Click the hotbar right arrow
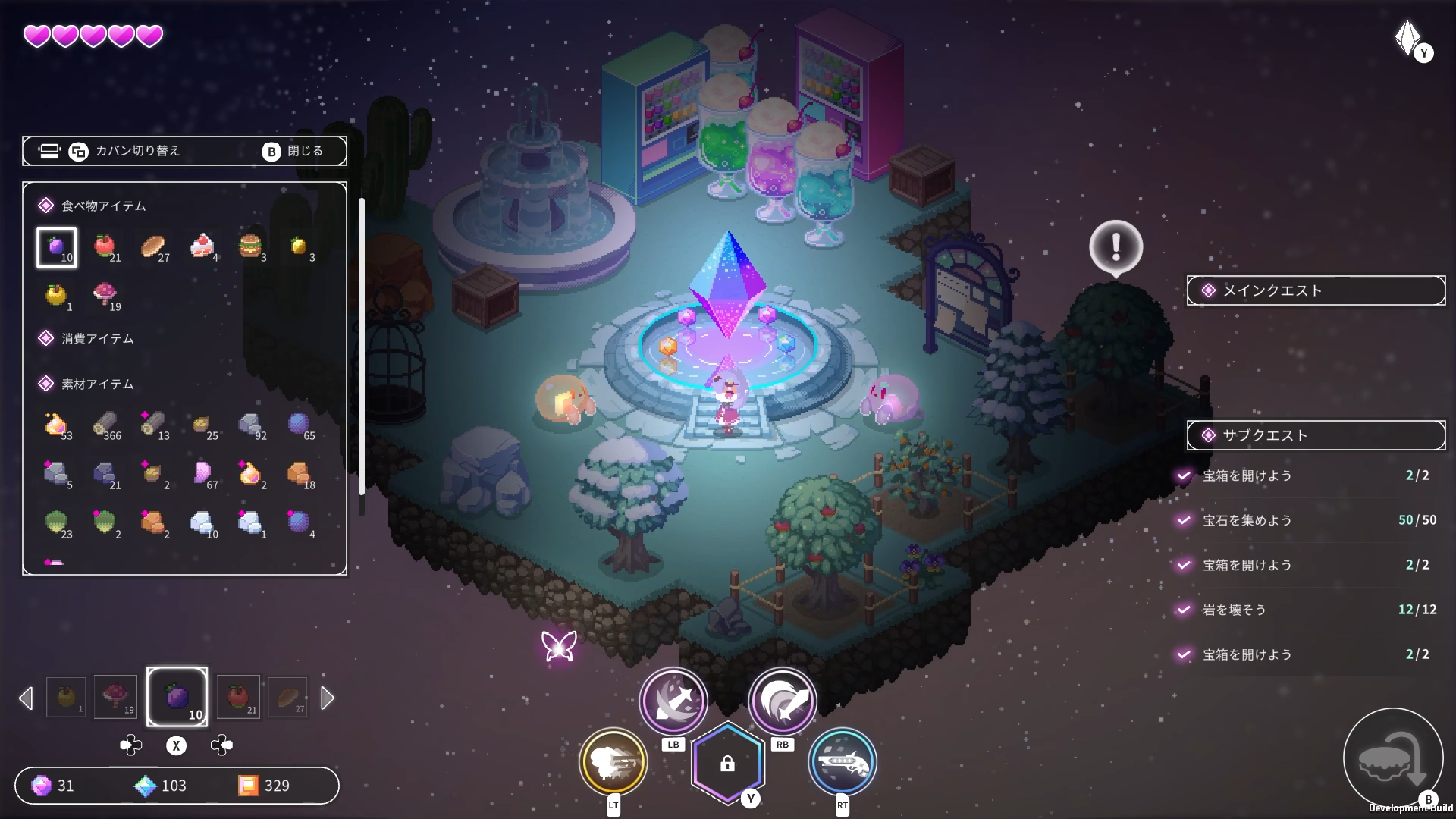The height and width of the screenshot is (819, 1456). click(x=328, y=698)
